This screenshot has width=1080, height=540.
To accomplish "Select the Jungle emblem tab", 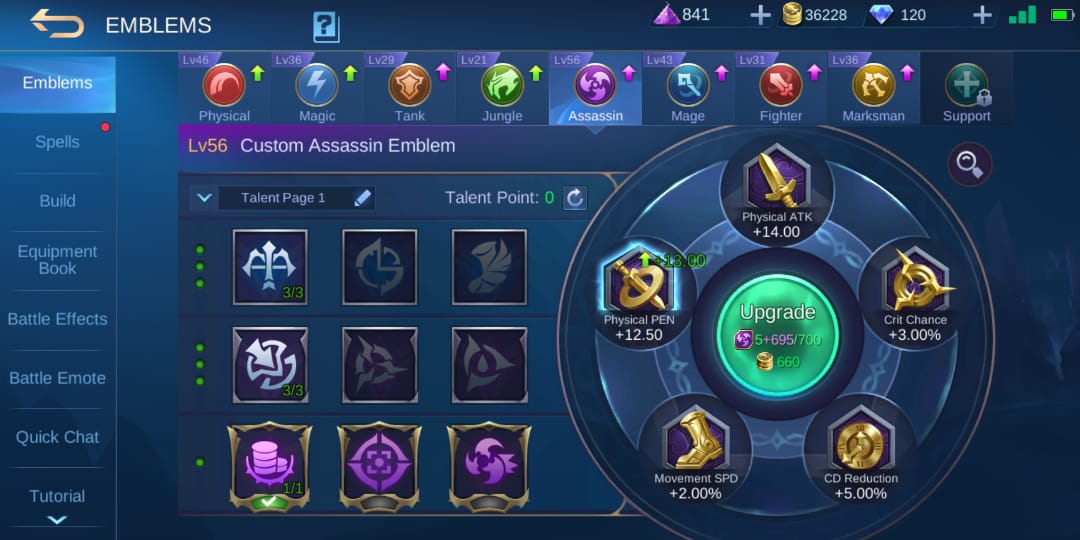I will 502,90.
